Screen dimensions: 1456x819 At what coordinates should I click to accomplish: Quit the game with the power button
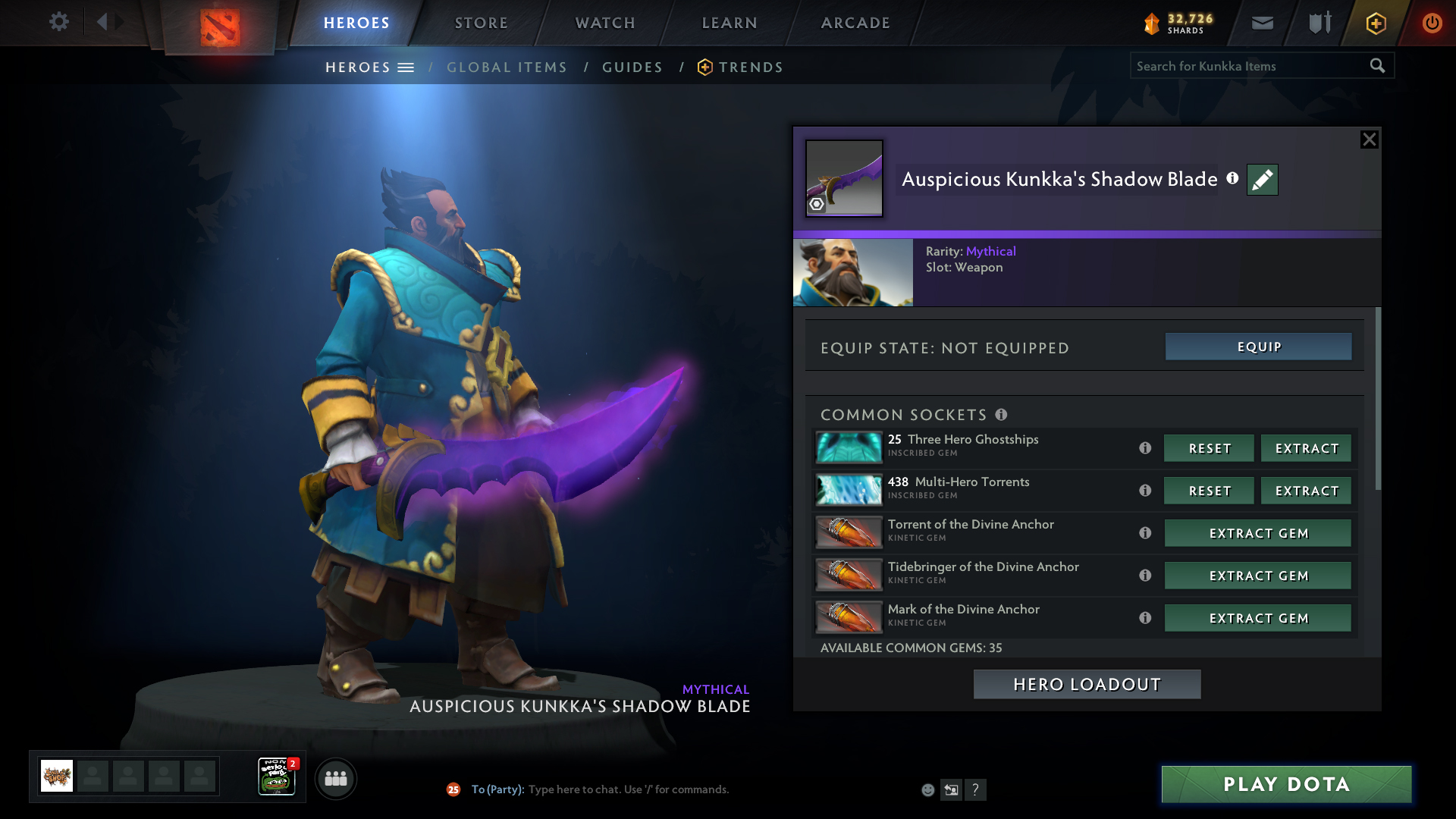[1432, 24]
